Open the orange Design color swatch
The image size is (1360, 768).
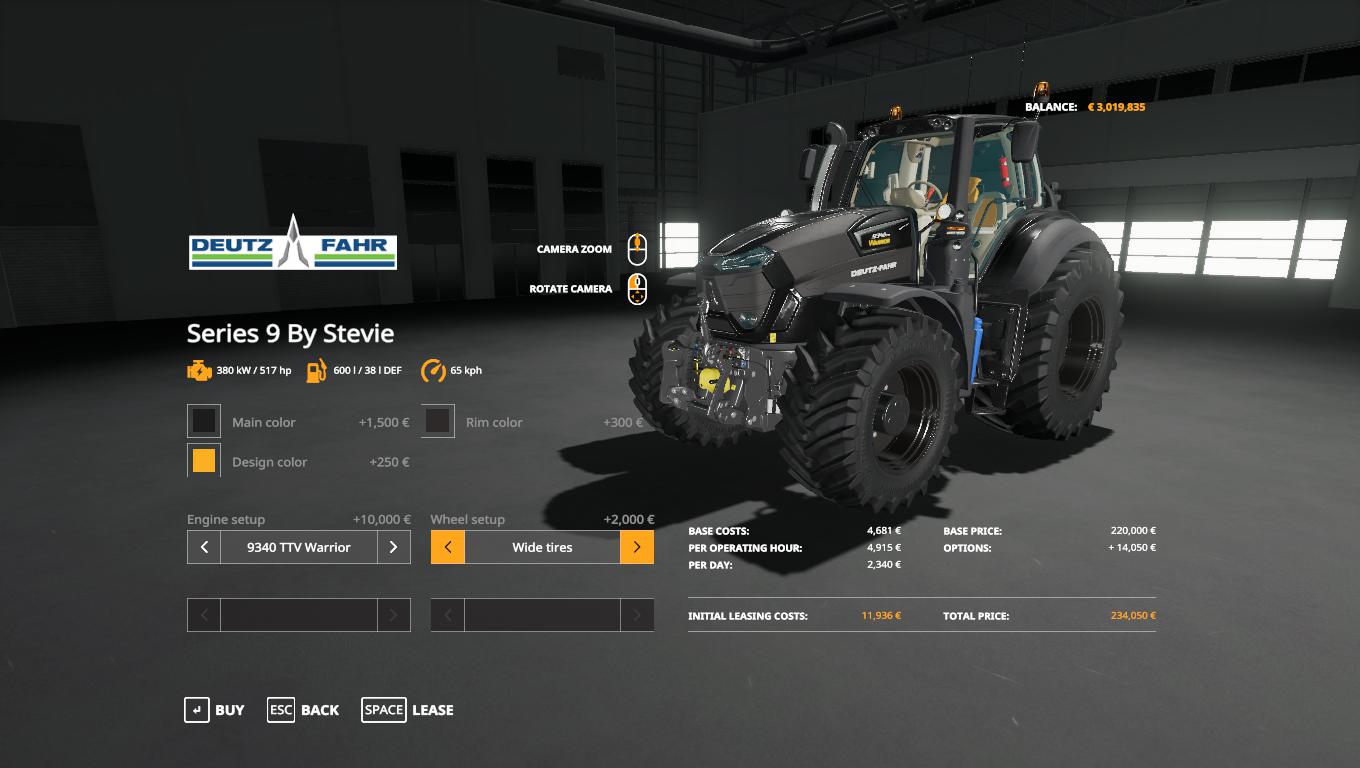point(204,461)
